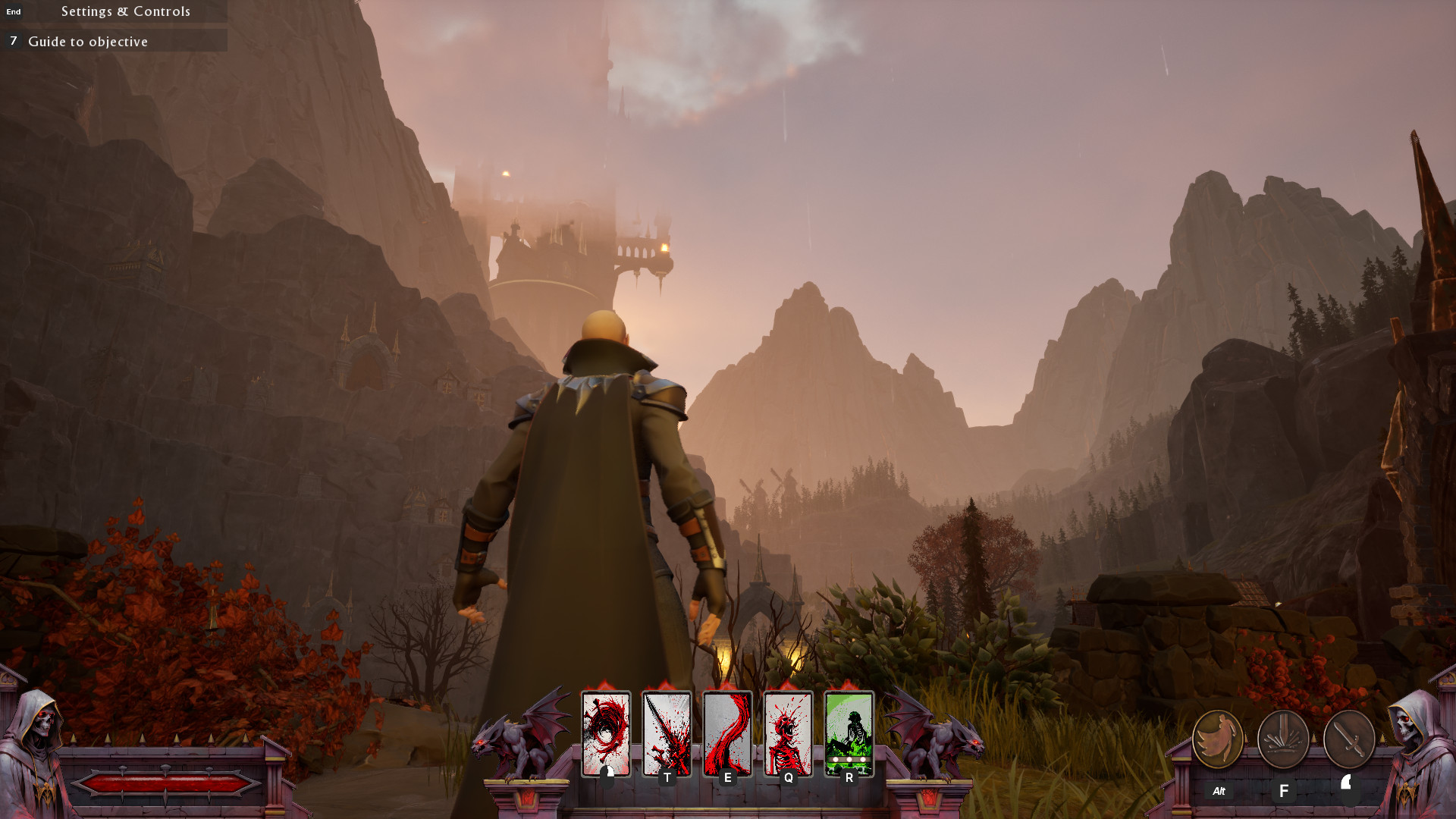The height and width of the screenshot is (819, 1456).
Task: Select the screaming red skeleton card
Action: [788, 733]
